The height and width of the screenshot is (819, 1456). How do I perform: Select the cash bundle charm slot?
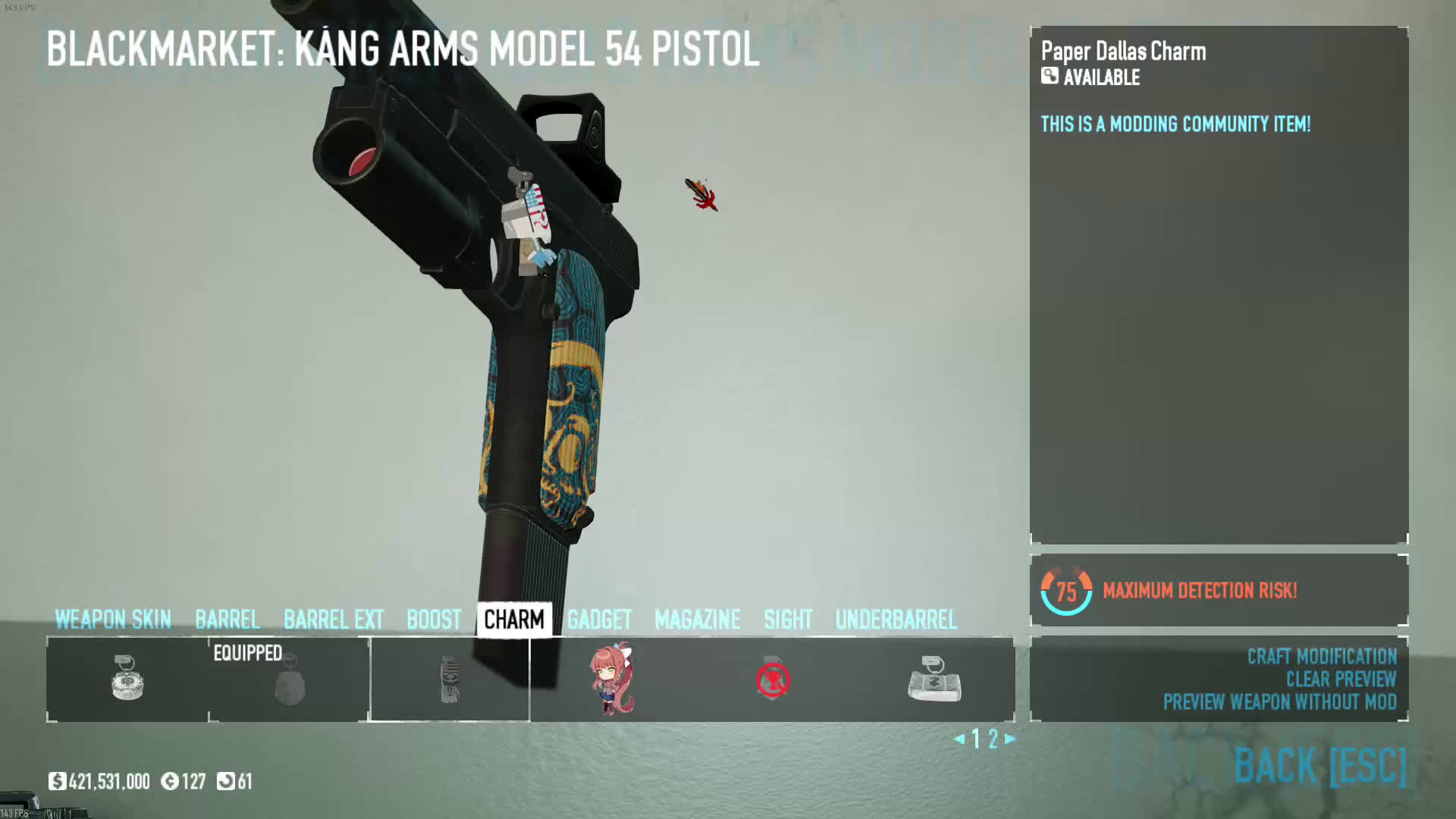coord(934,679)
